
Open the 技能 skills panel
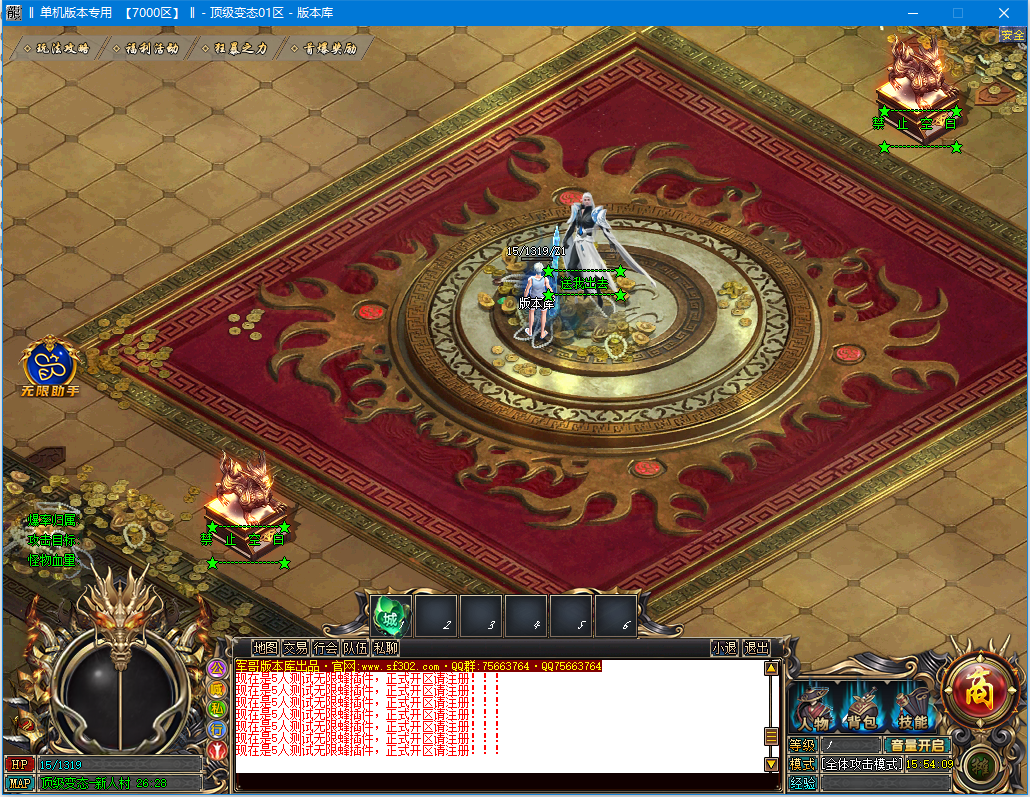912,708
